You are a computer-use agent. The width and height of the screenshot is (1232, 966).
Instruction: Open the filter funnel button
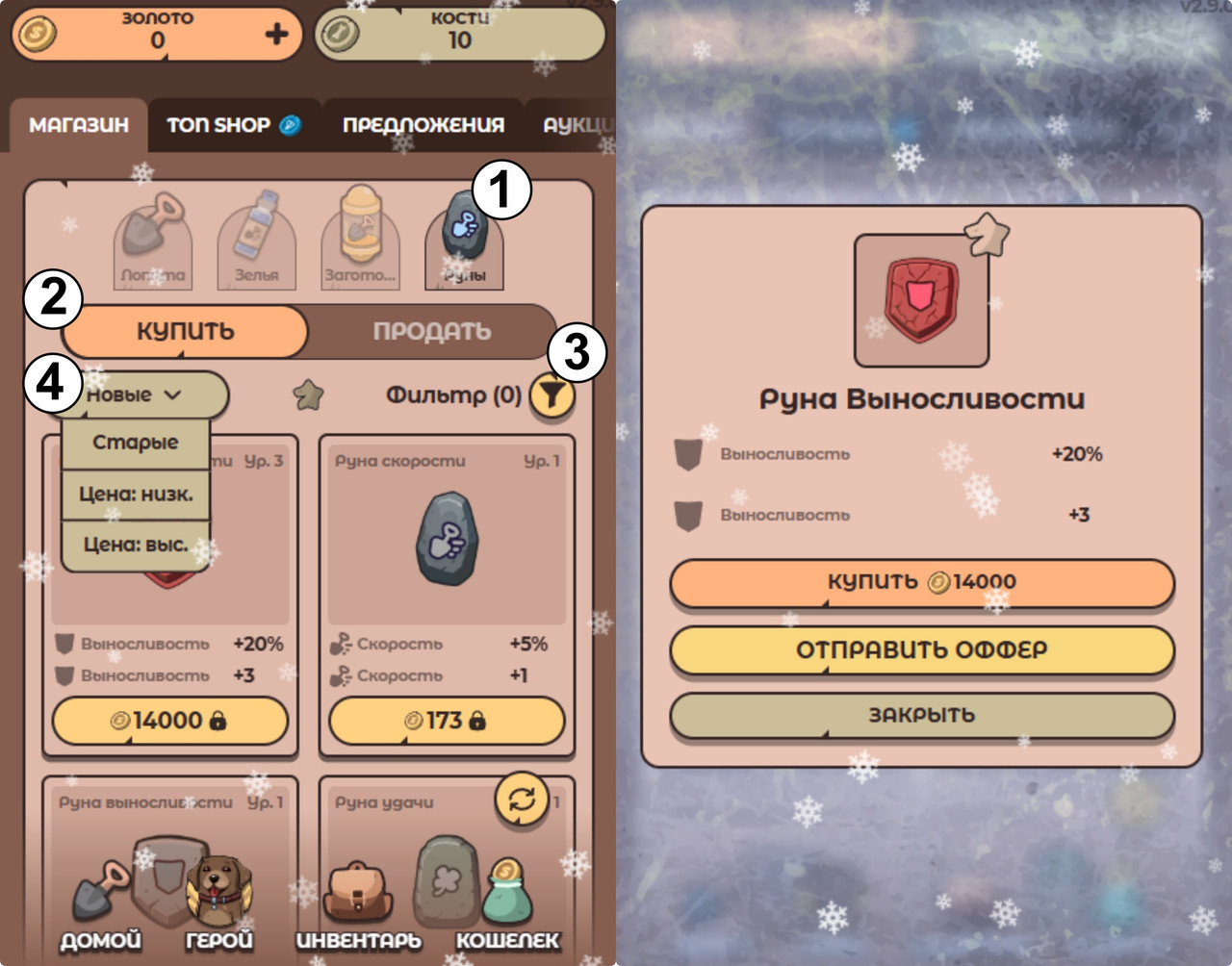[552, 395]
